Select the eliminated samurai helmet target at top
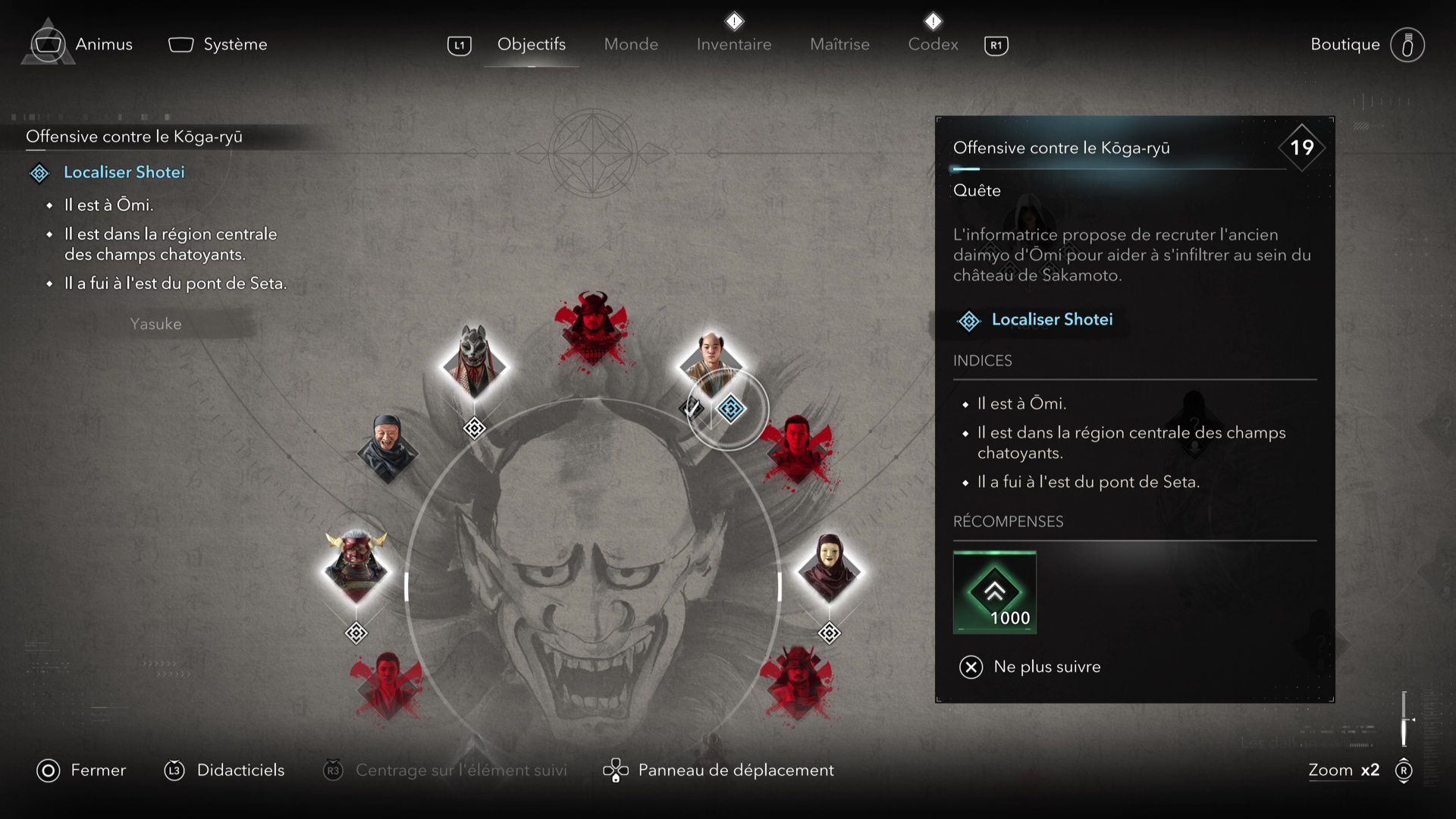The height and width of the screenshot is (819, 1456). 592,328
